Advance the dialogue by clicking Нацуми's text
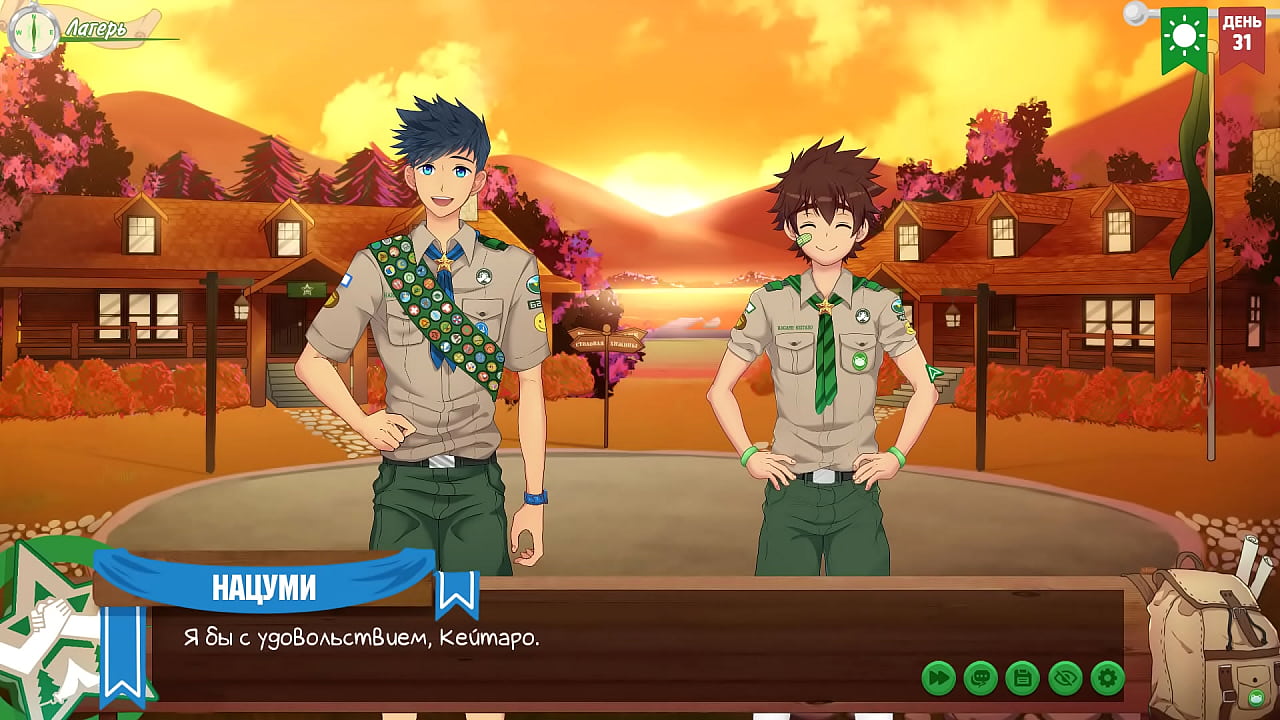 tap(361, 638)
